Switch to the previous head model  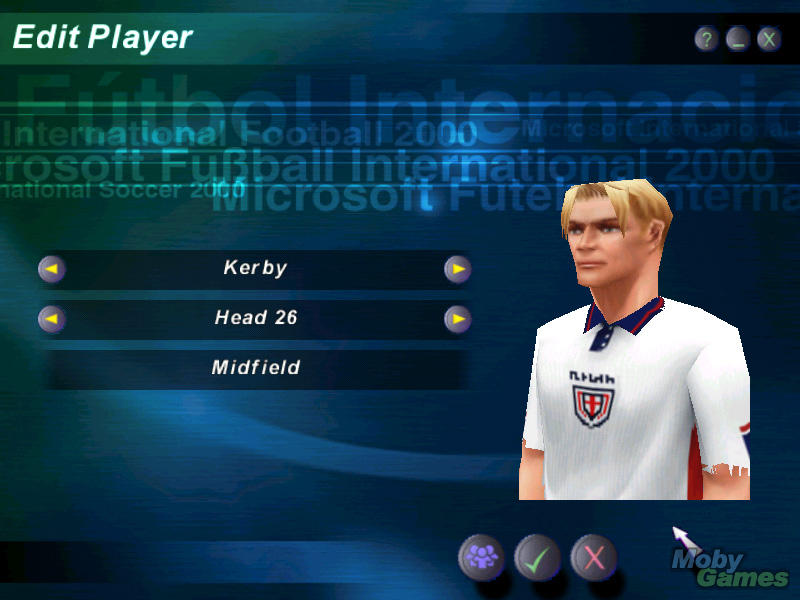52,319
